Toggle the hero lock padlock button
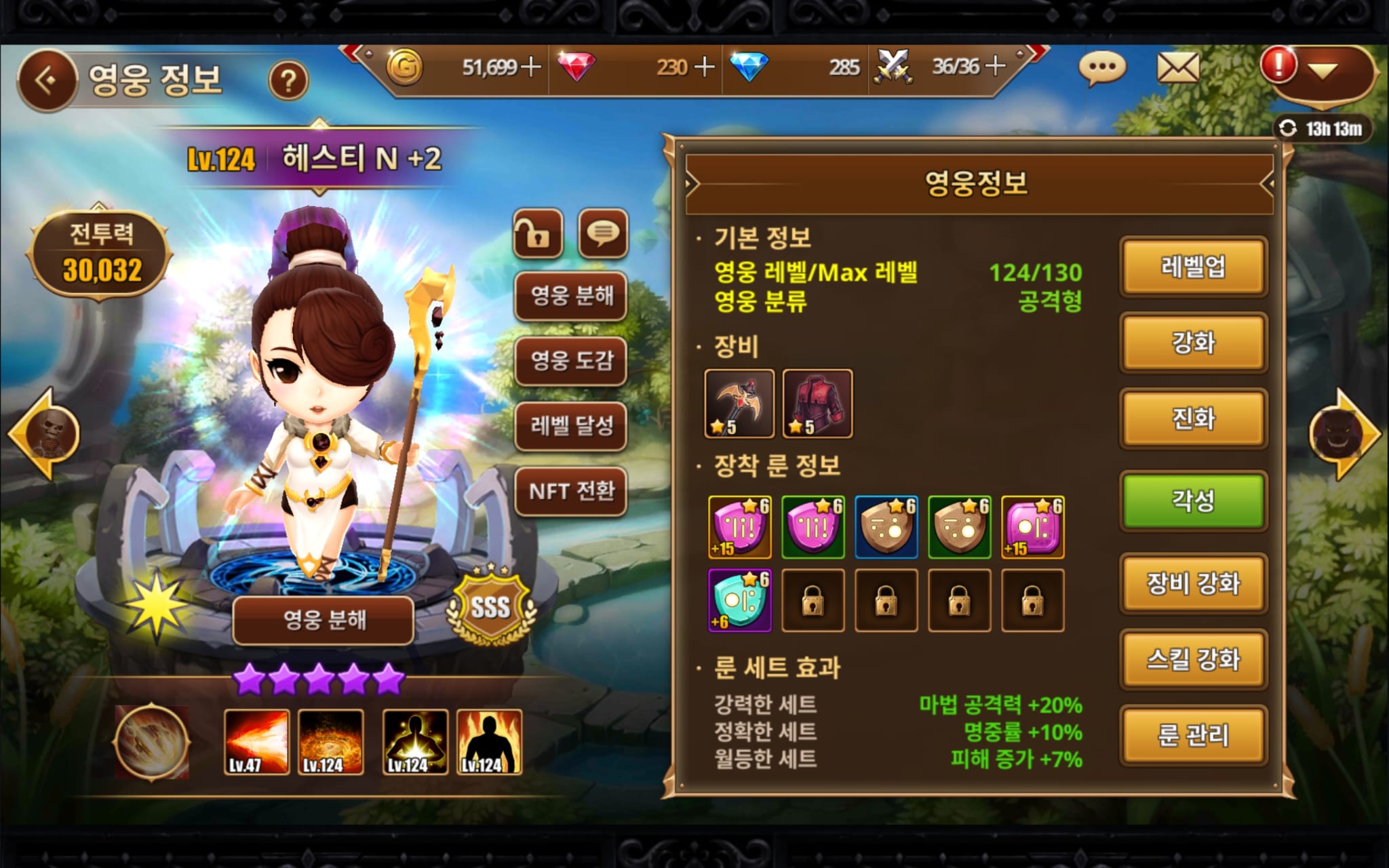The height and width of the screenshot is (868, 1389). point(538,235)
